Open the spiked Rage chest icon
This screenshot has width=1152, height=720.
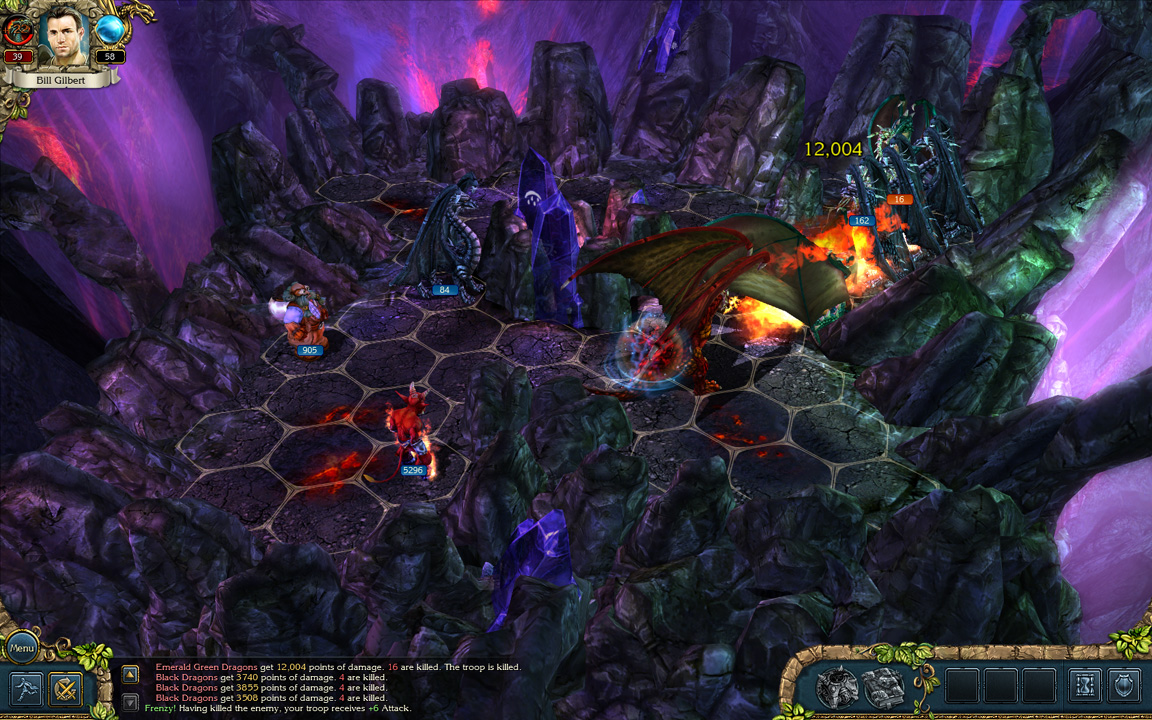pyautogui.click(x=837, y=687)
